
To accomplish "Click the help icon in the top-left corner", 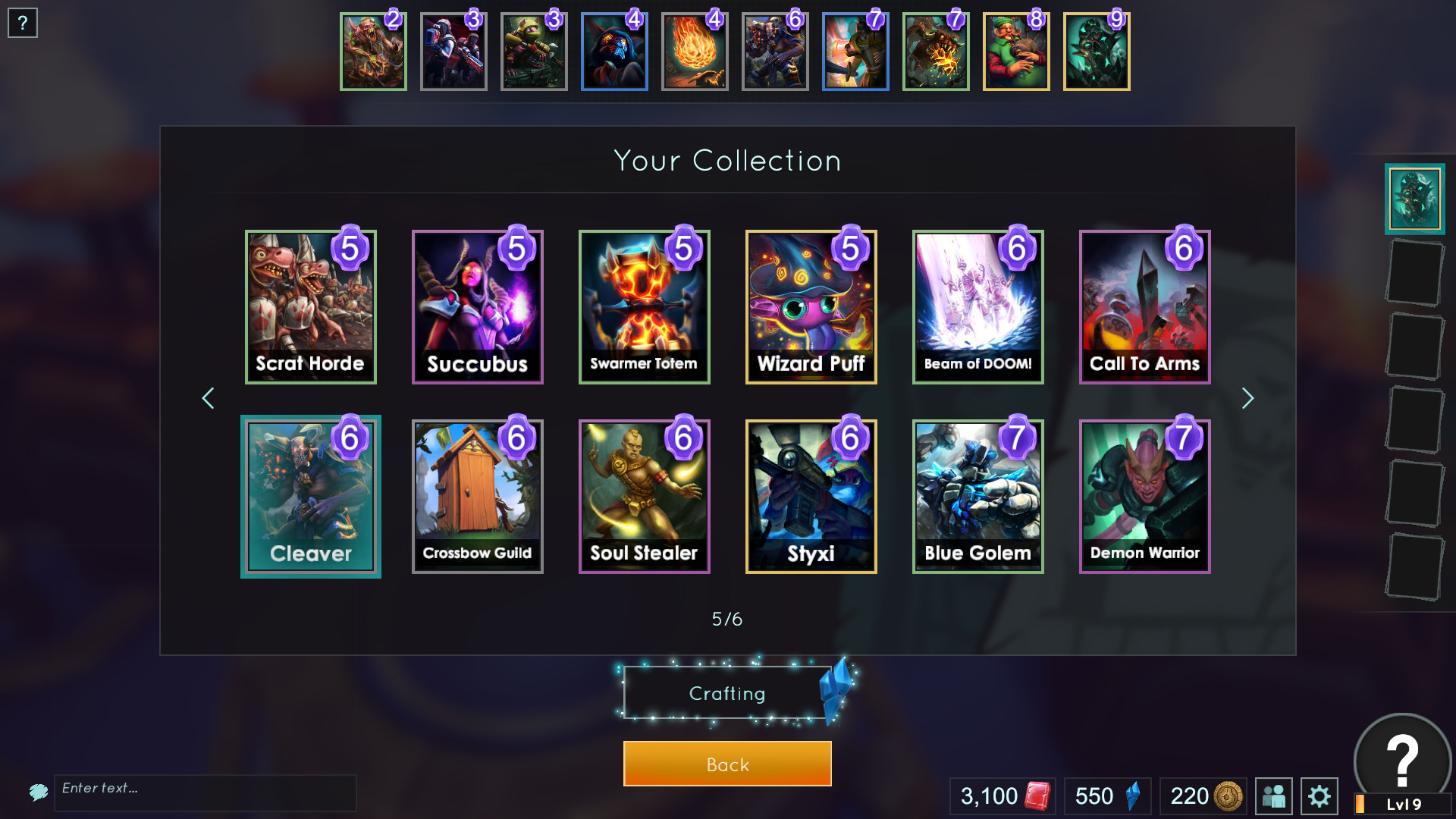I will (23, 23).
